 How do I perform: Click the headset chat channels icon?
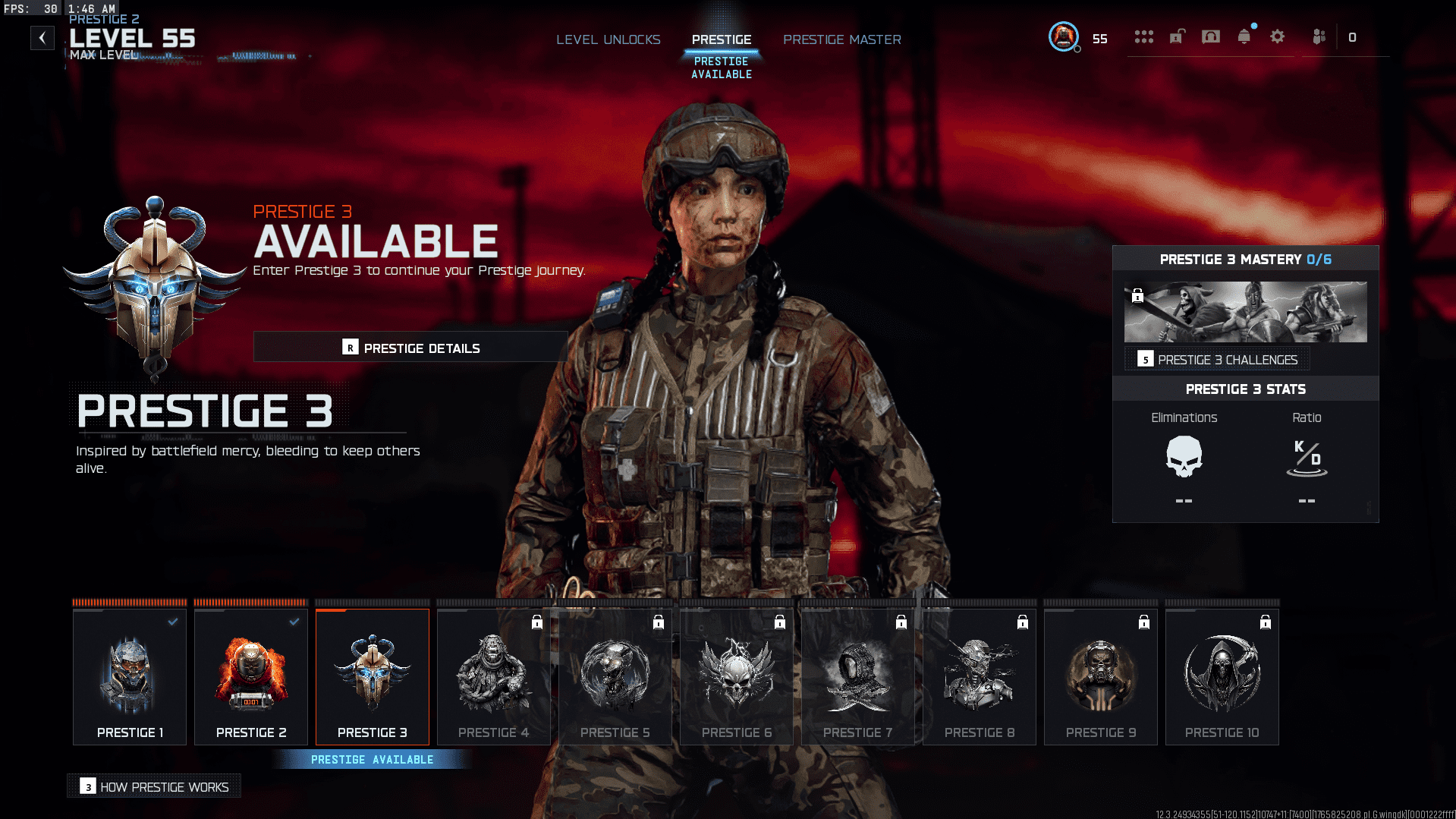coord(1210,36)
